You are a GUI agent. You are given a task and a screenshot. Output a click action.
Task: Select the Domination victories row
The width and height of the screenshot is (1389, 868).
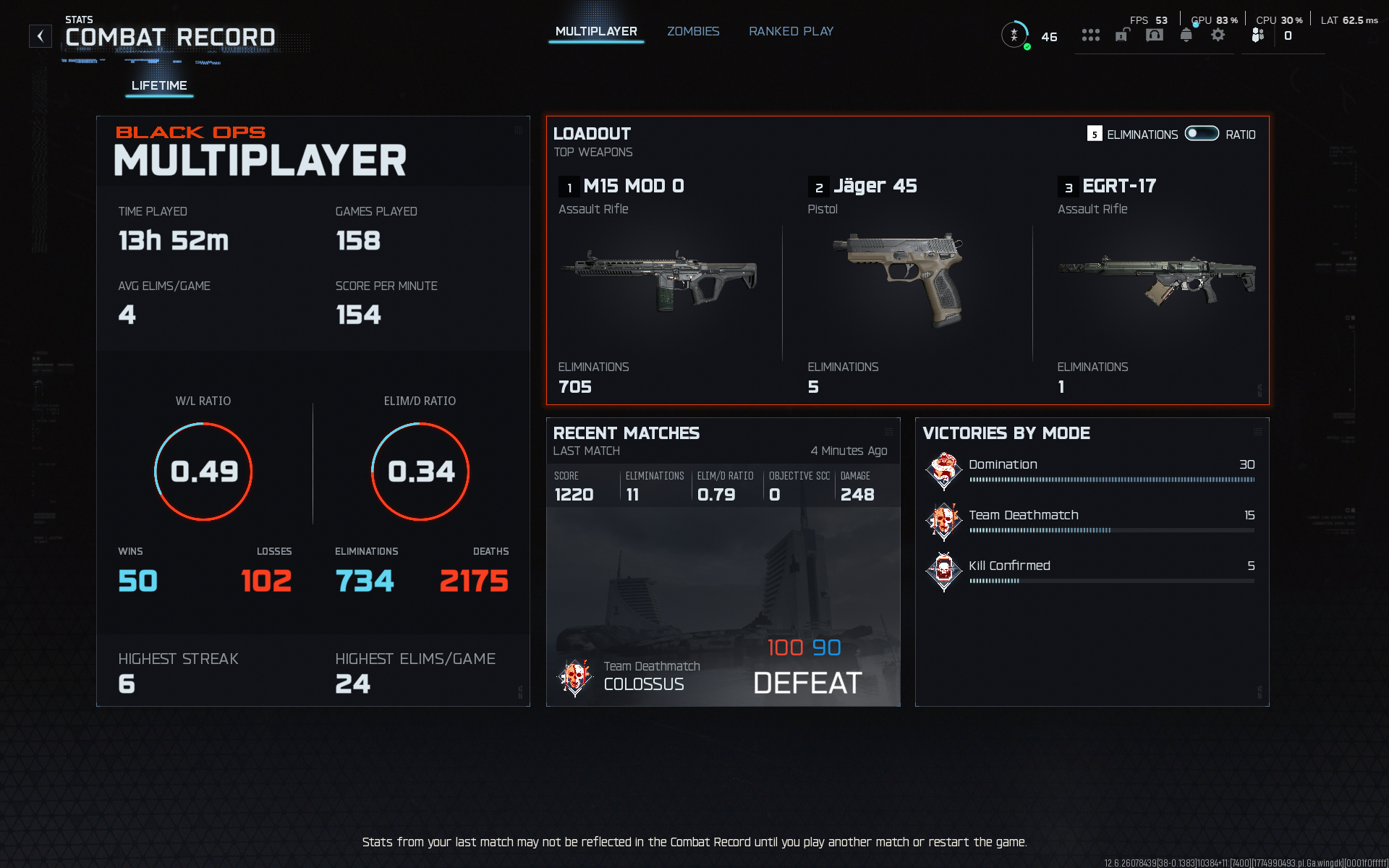click(1092, 470)
